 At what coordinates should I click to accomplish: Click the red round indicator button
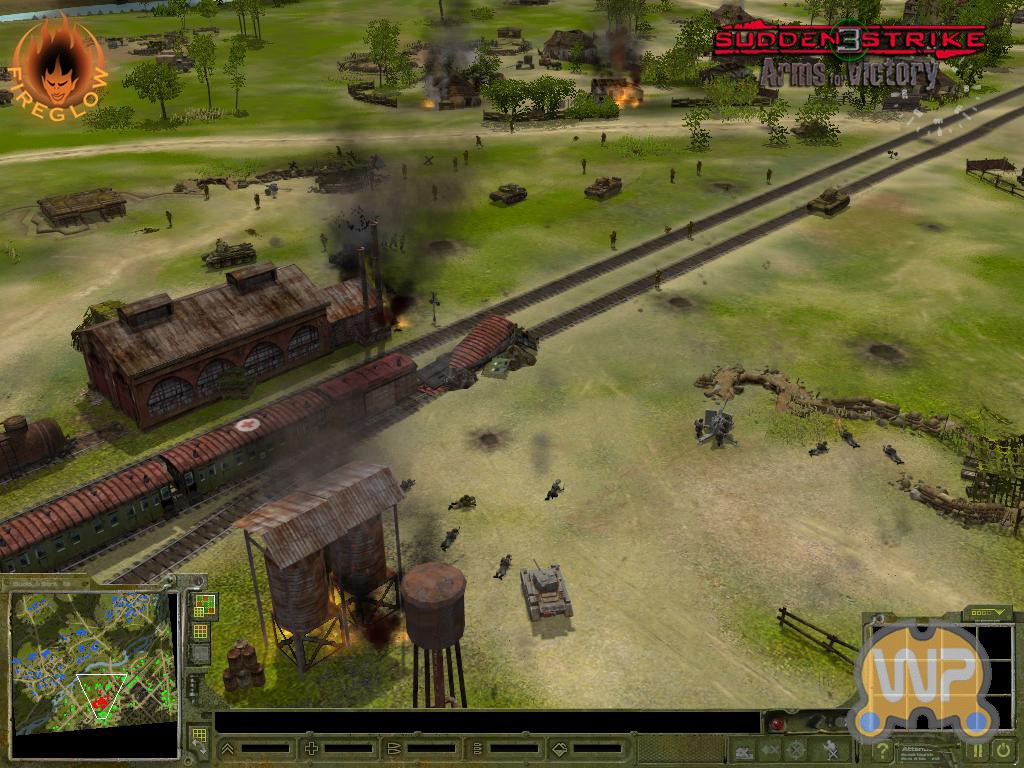point(775,723)
